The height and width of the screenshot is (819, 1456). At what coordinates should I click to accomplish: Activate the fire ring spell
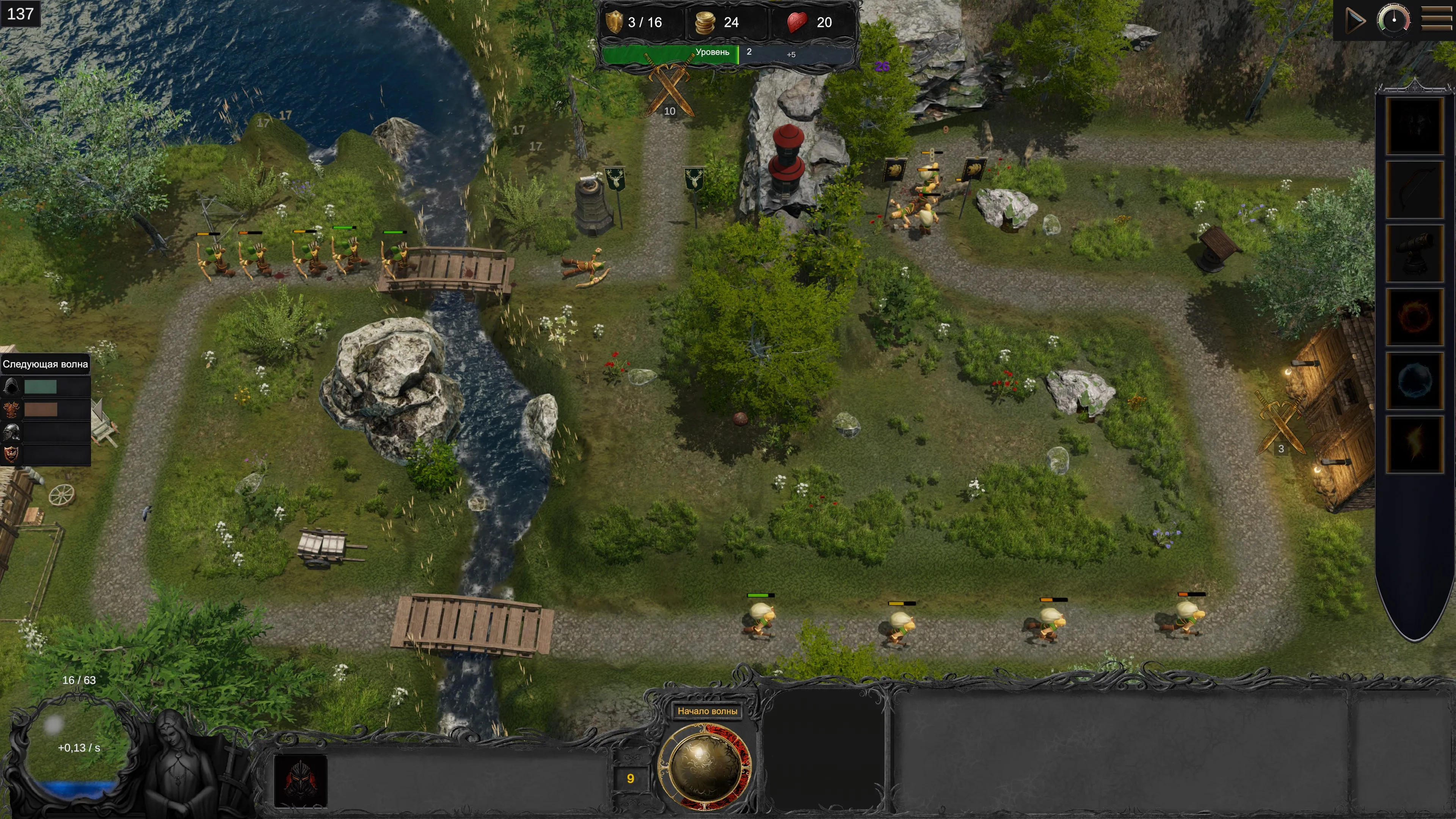[x=1415, y=317]
